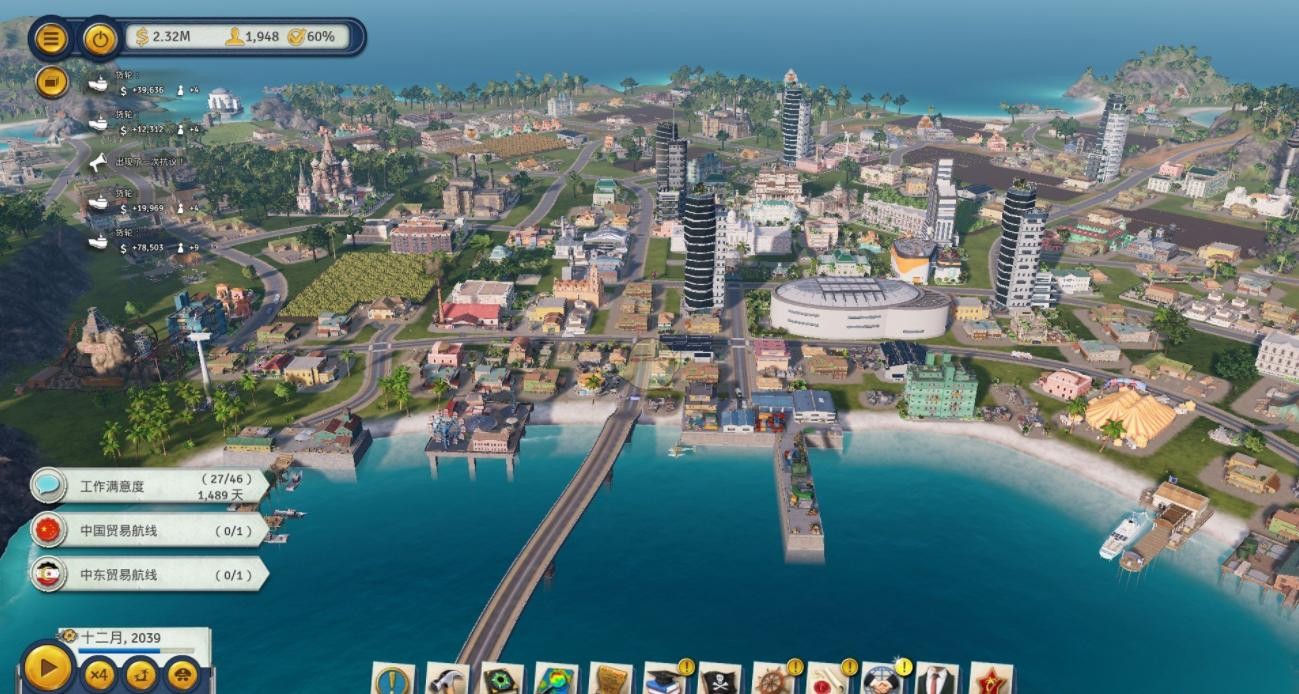Resume the game with the play button
This screenshot has width=1299, height=694.
[x=47, y=667]
